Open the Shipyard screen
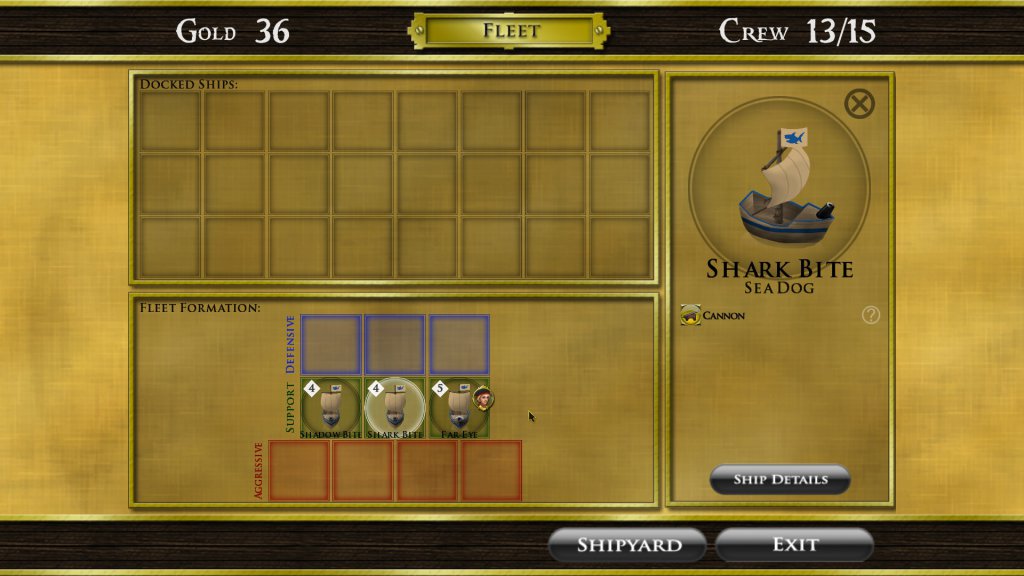 628,545
